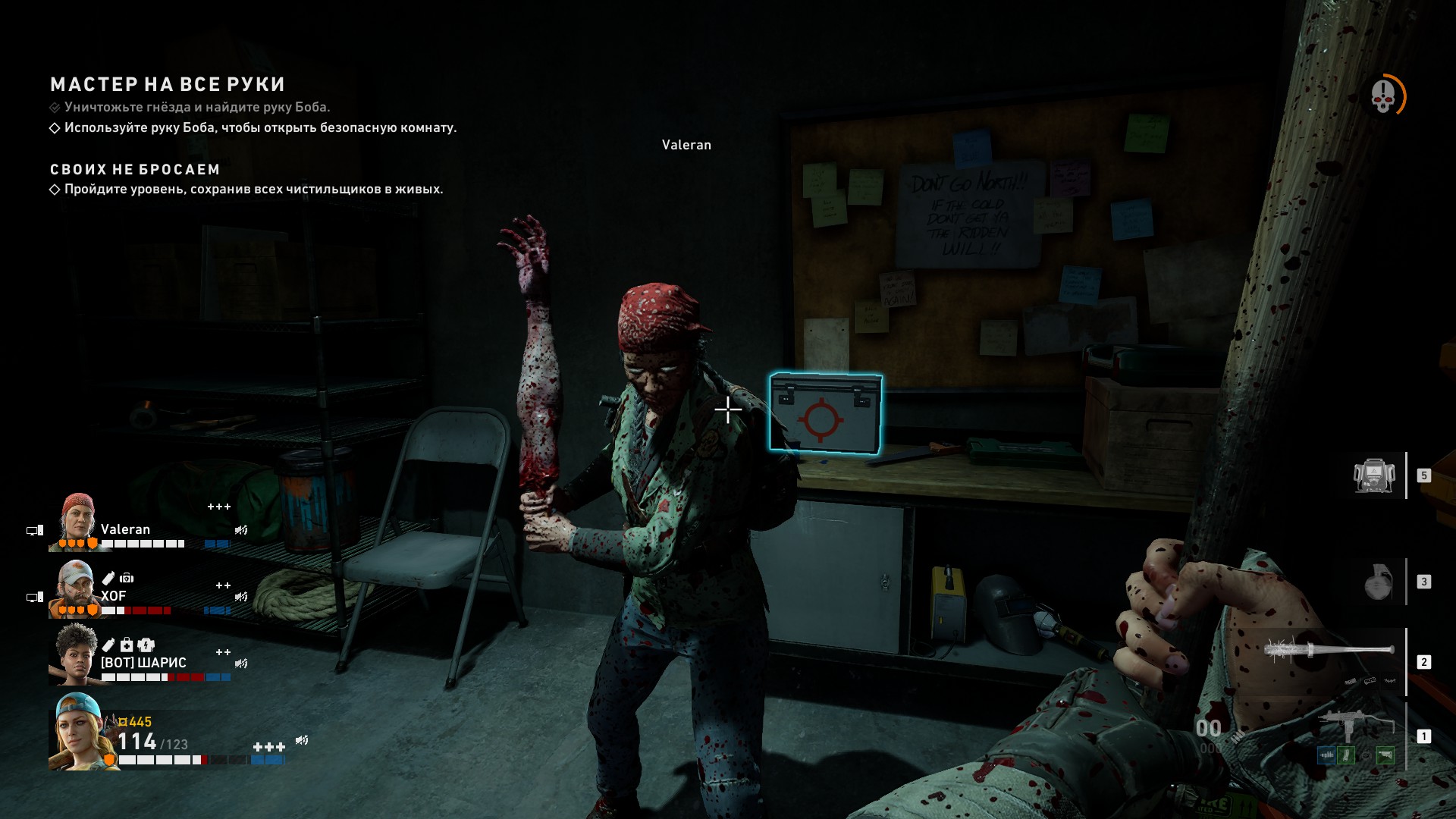
Task: Click XOF's teammate portrait
Action: 75,588
